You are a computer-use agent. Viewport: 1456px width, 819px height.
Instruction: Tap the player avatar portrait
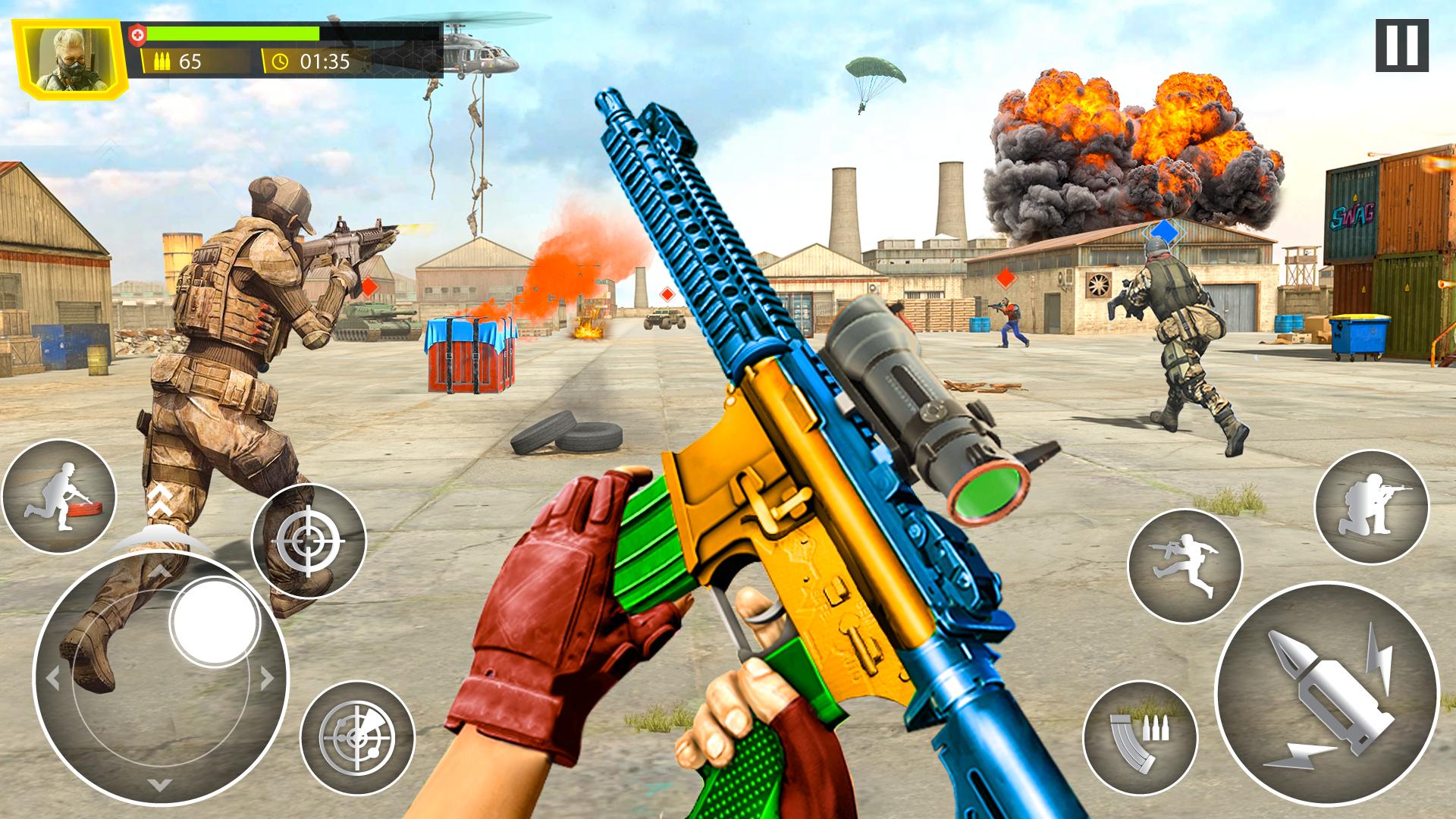pyautogui.click(x=73, y=57)
